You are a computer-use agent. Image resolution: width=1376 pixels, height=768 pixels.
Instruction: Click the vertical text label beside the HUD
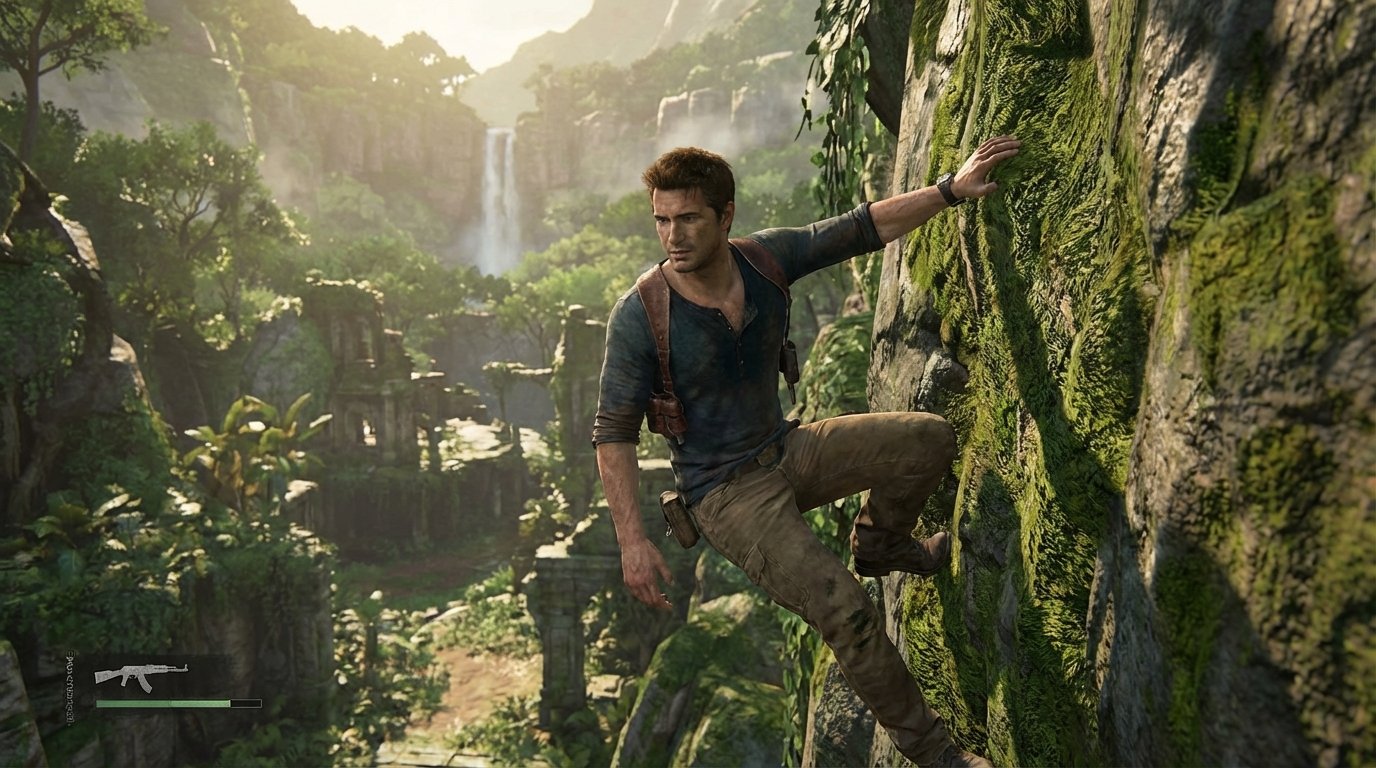coord(70,687)
